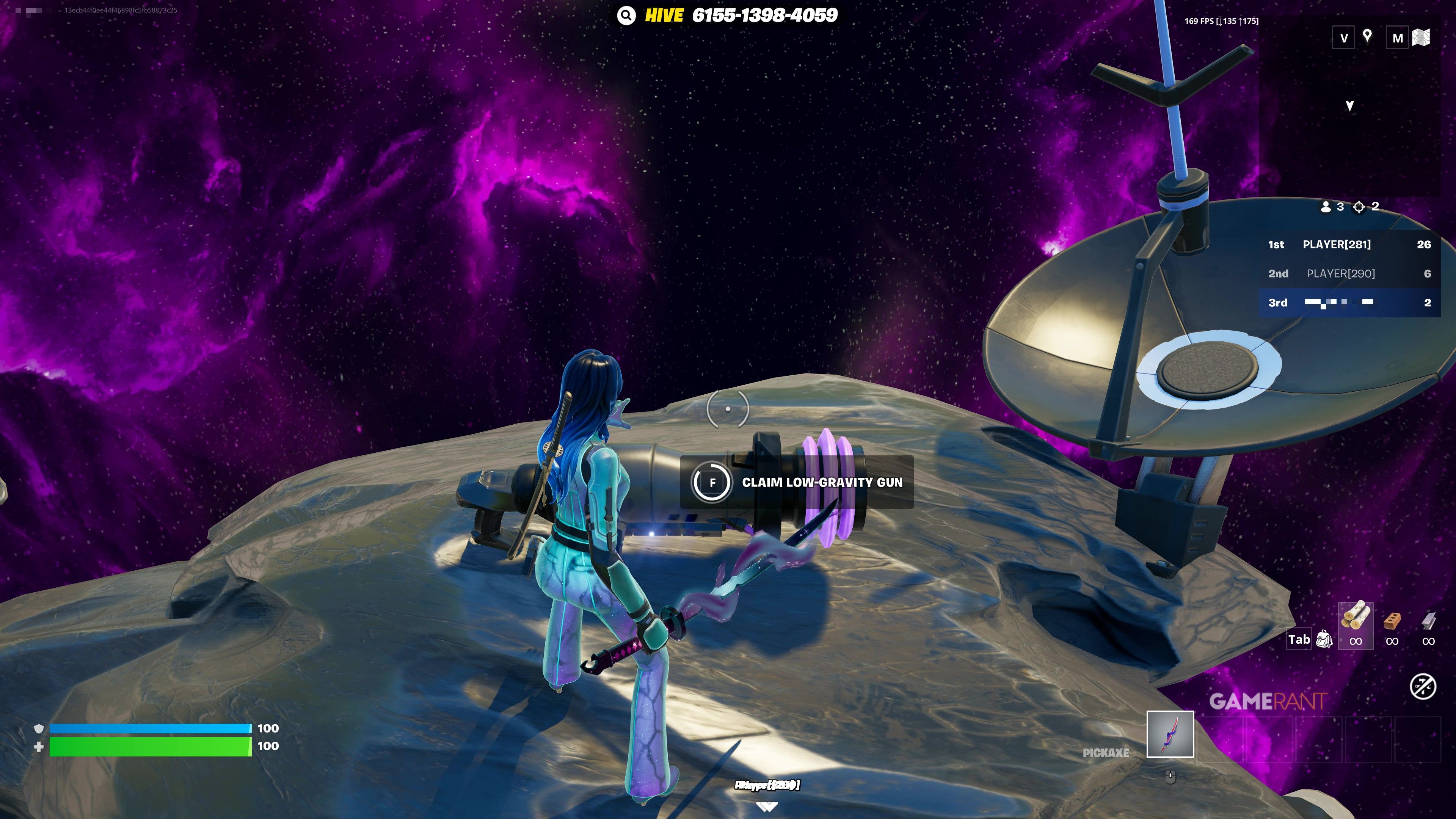The image size is (1456, 819).
Task: Toggle the V voice chat square button
Action: click(1343, 37)
